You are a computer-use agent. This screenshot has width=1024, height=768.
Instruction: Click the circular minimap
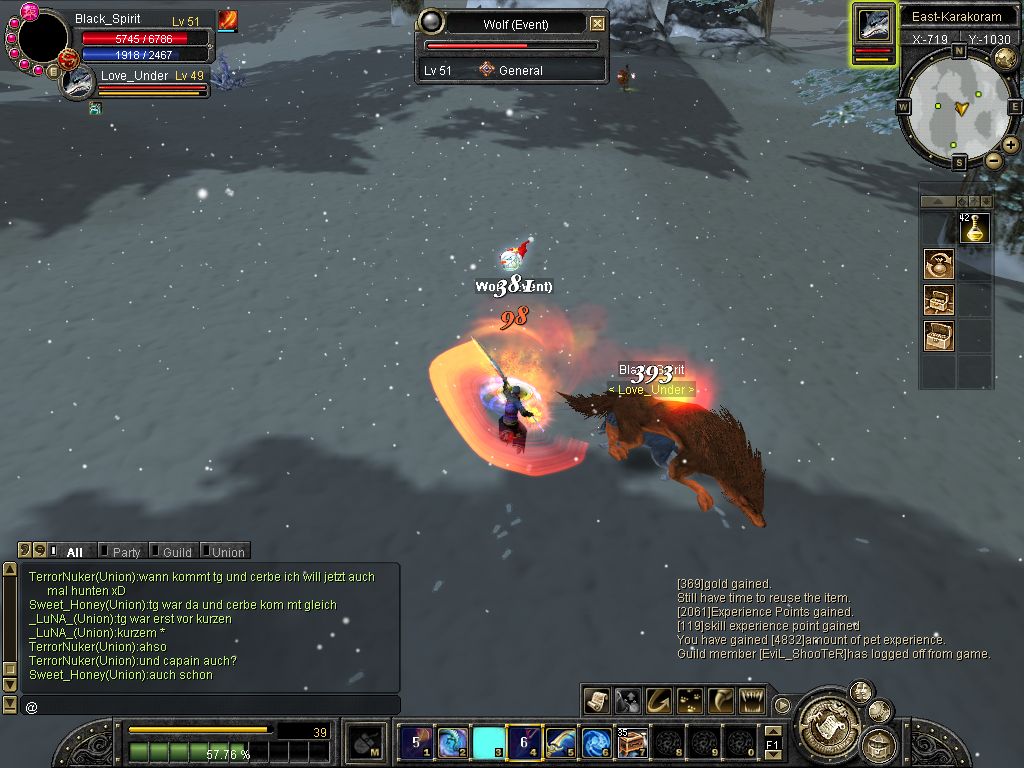click(x=957, y=107)
